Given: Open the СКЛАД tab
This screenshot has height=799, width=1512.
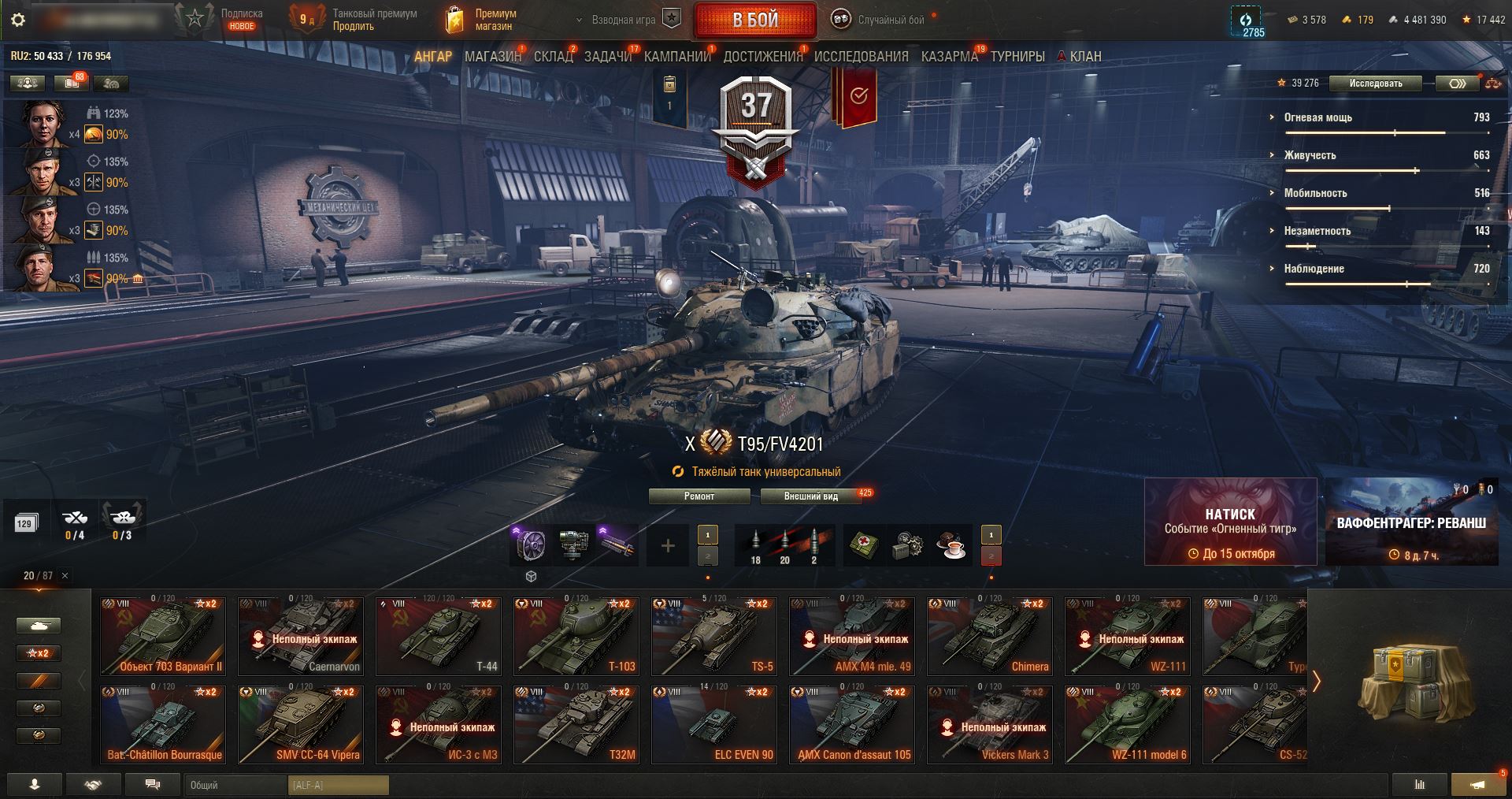Looking at the screenshot, I should (x=554, y=57).
